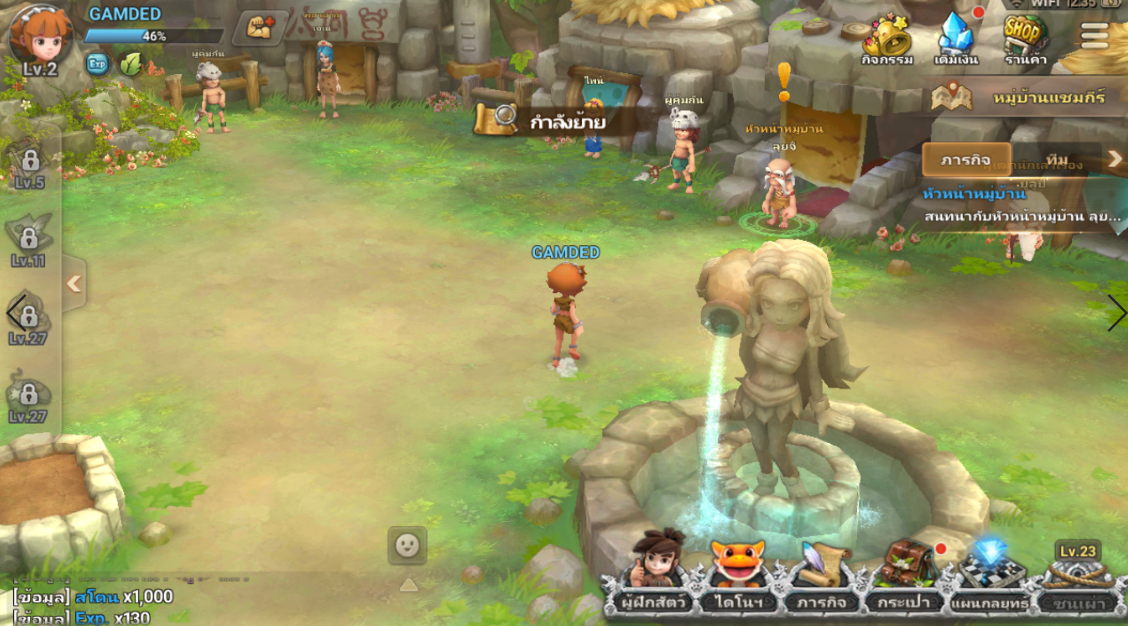Open the เติมเงิน crystal top-up icon

pos(955,40)
